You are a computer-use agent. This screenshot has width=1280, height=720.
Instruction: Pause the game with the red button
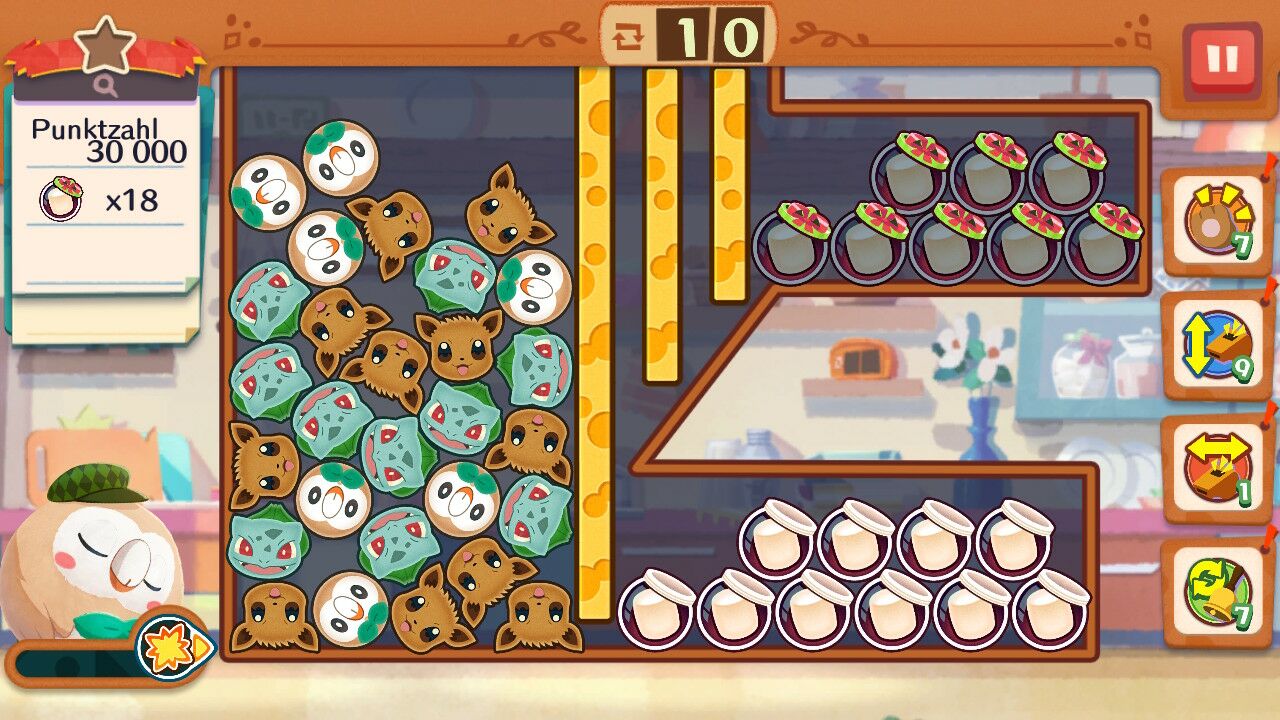[x=1221, y=59]
